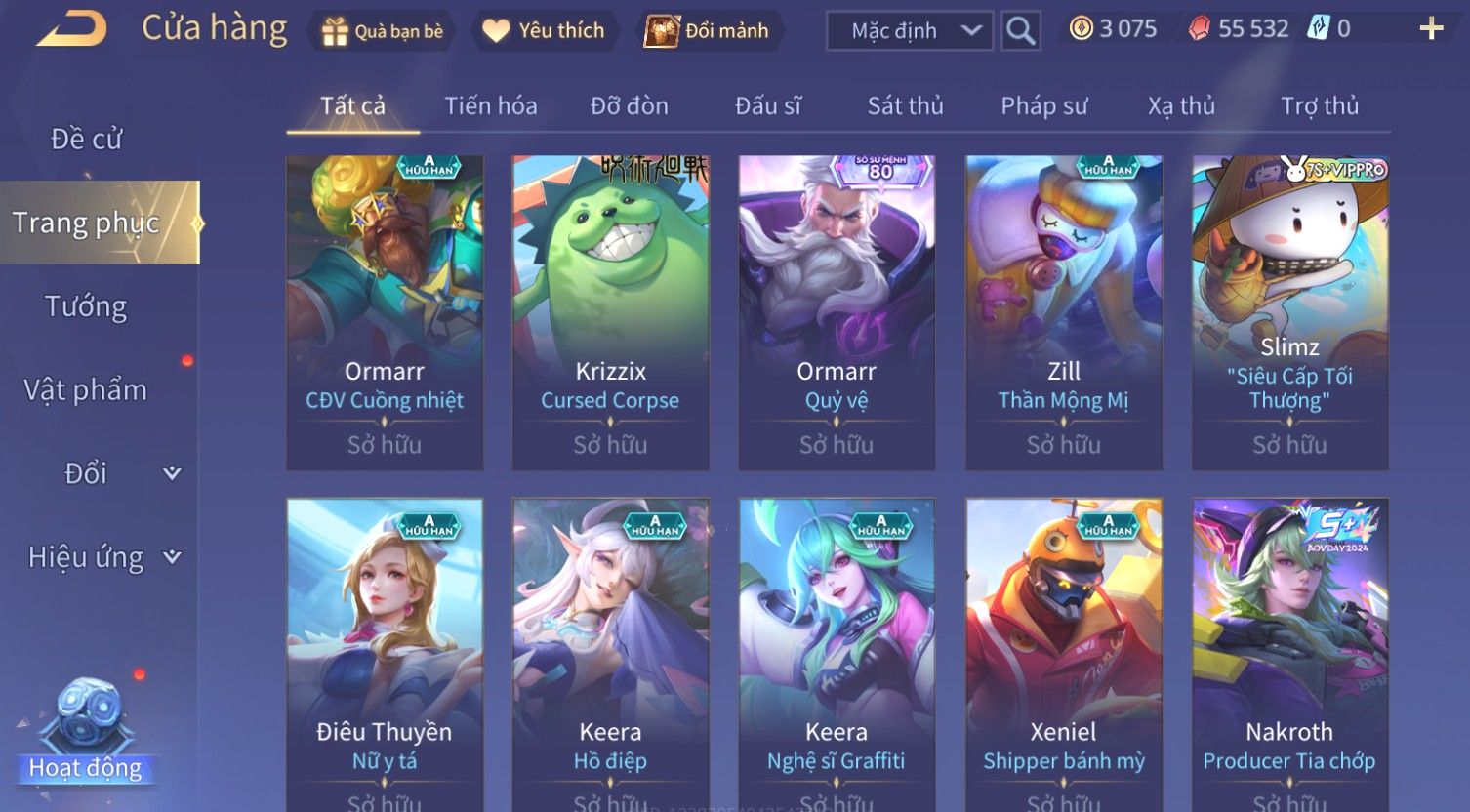This screenshot has width=1470, height=812.
Task: Expand the Hiệu ứng submenu
Action: 102,557
